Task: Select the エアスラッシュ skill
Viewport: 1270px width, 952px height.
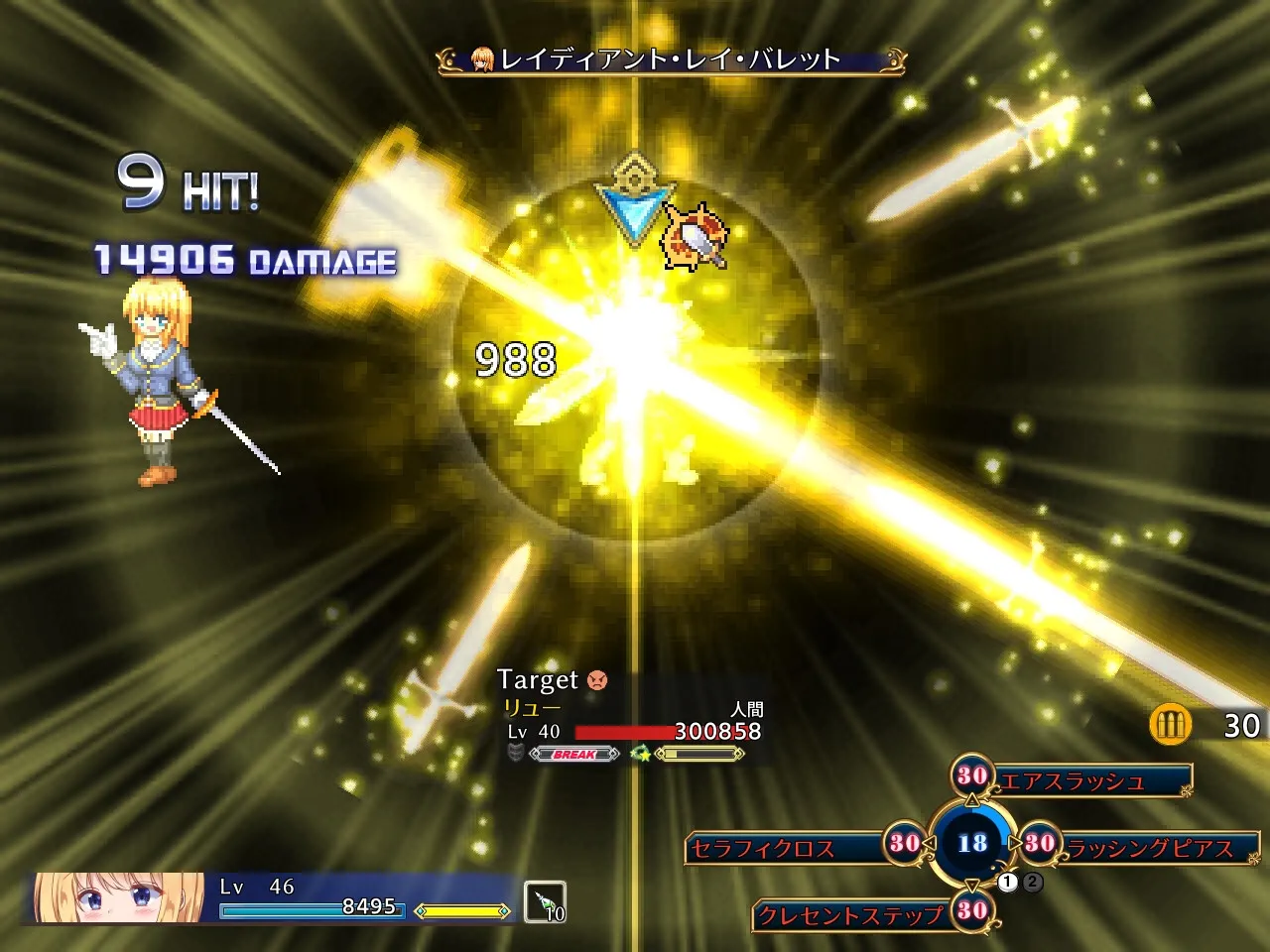Action: point(1072,781)
